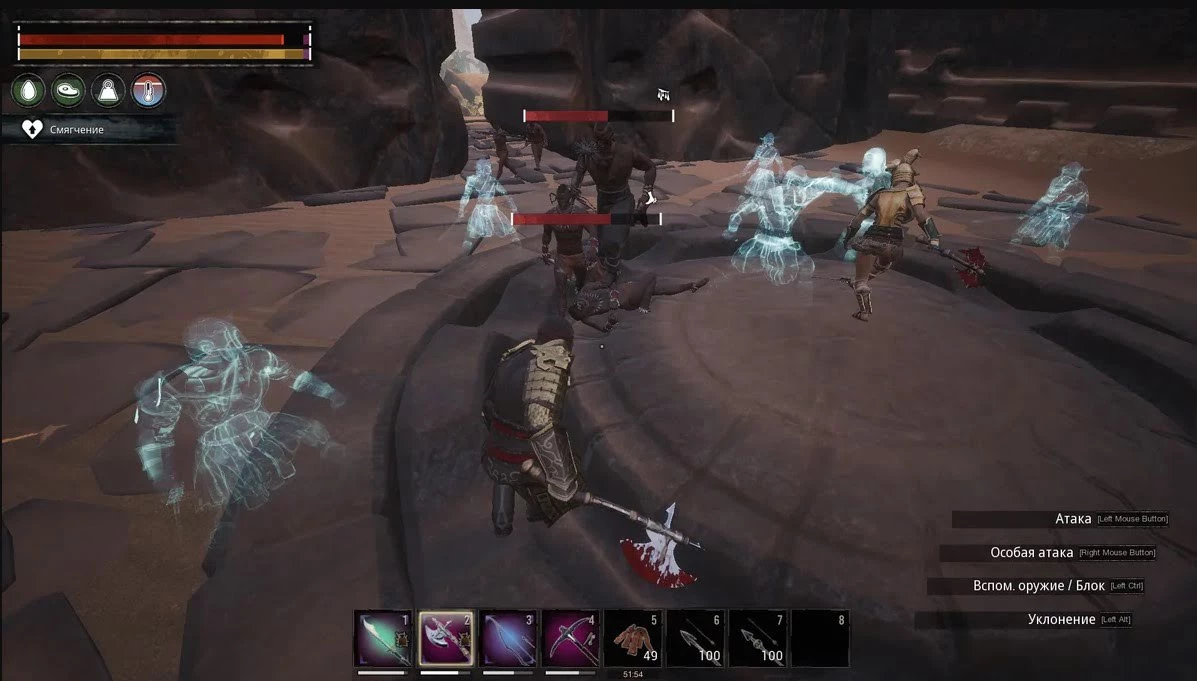Open the encumbrance weight icon
This screenshot has height=681, width=1197.
(108, 91)
